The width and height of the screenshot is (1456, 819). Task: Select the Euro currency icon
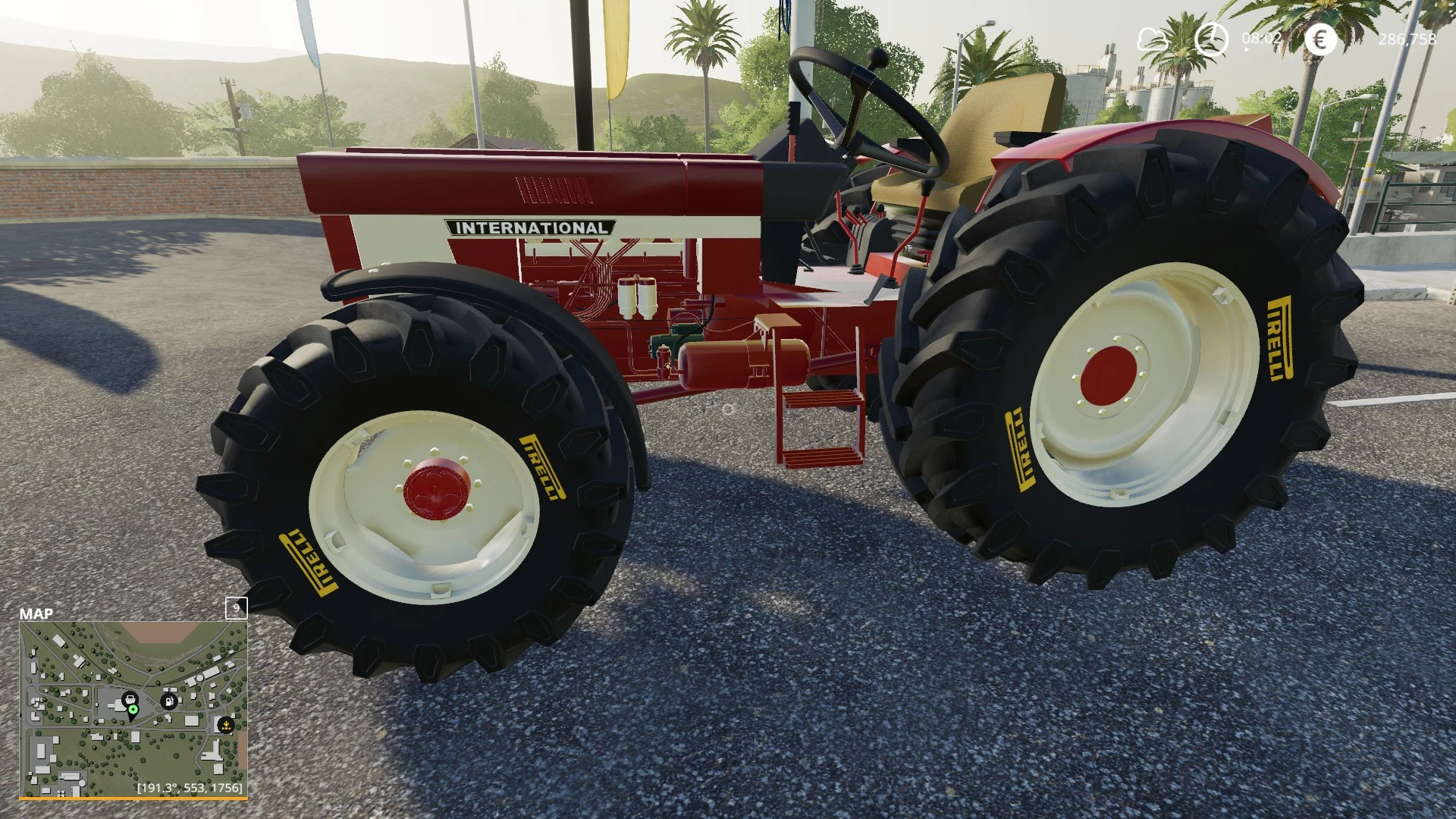1319,39
